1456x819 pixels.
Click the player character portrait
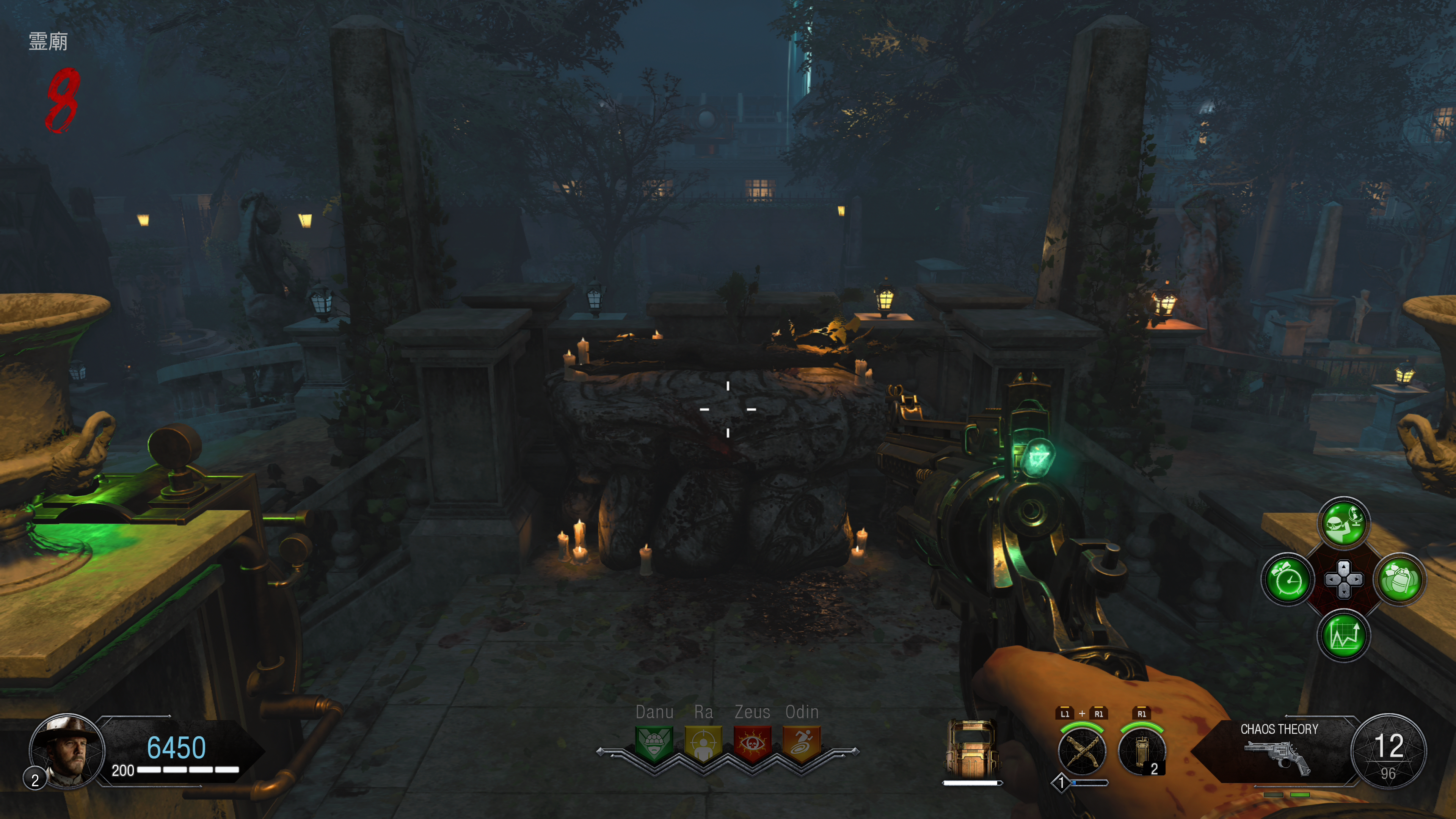(x=67, y=751)
